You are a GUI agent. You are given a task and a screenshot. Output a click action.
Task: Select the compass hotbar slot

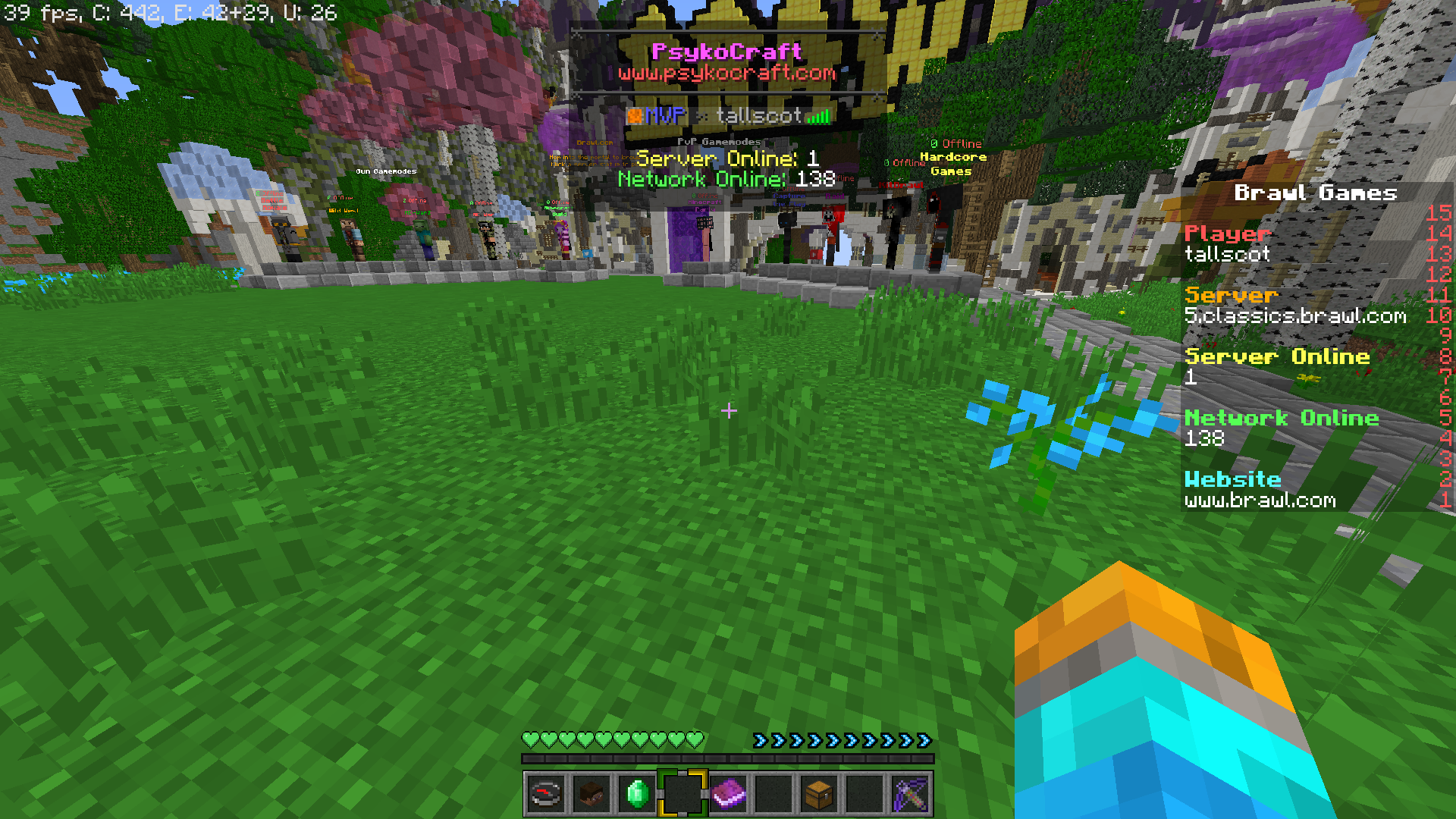[x=546, y=794]
